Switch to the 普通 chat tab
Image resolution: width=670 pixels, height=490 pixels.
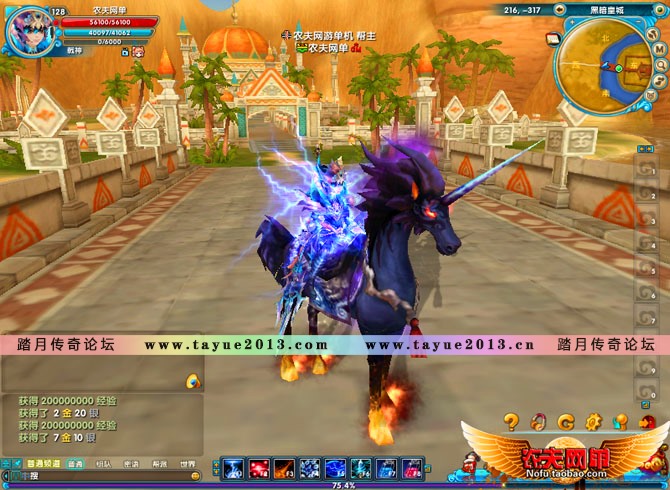[76, 464]
